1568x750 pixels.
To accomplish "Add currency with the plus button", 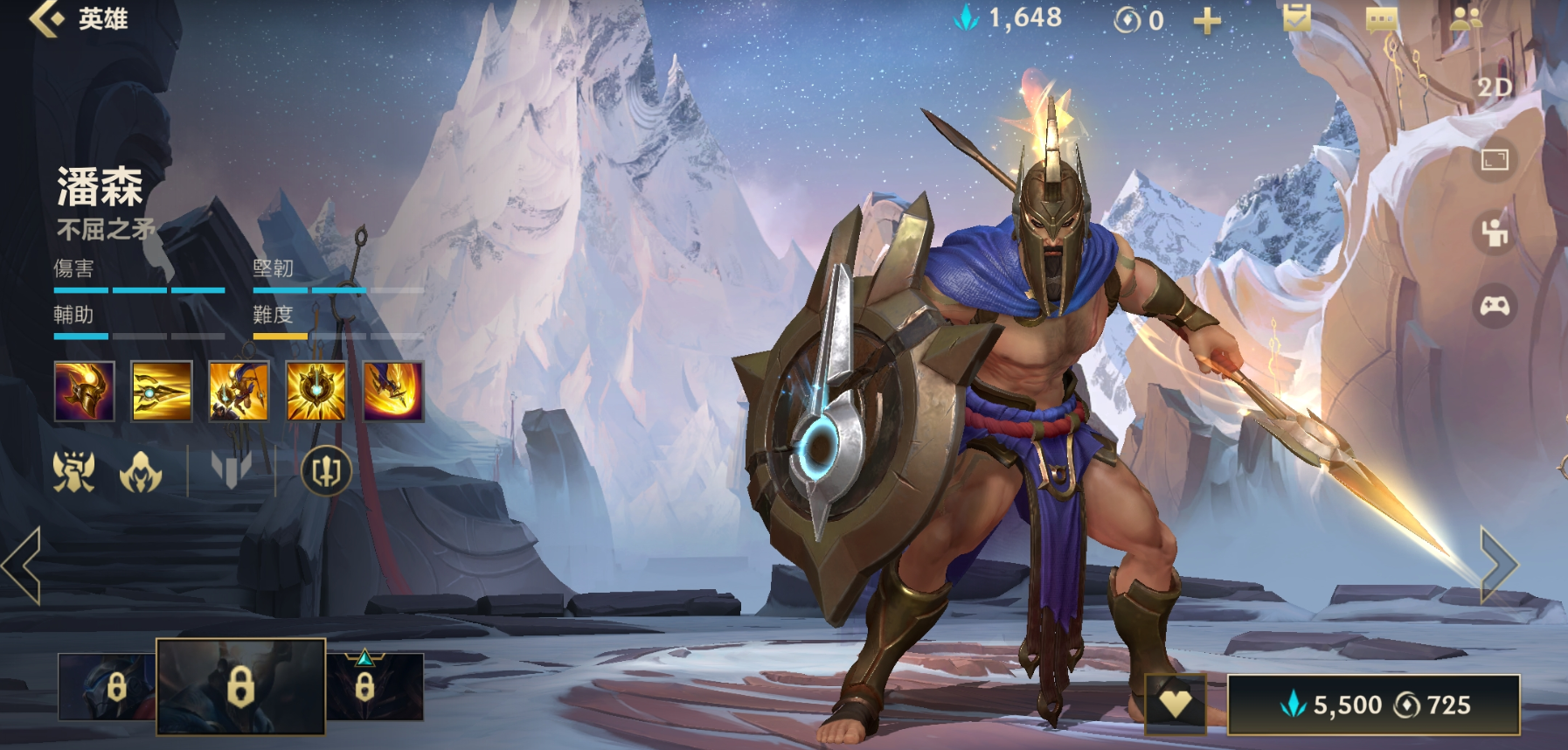I will 1207,20.
